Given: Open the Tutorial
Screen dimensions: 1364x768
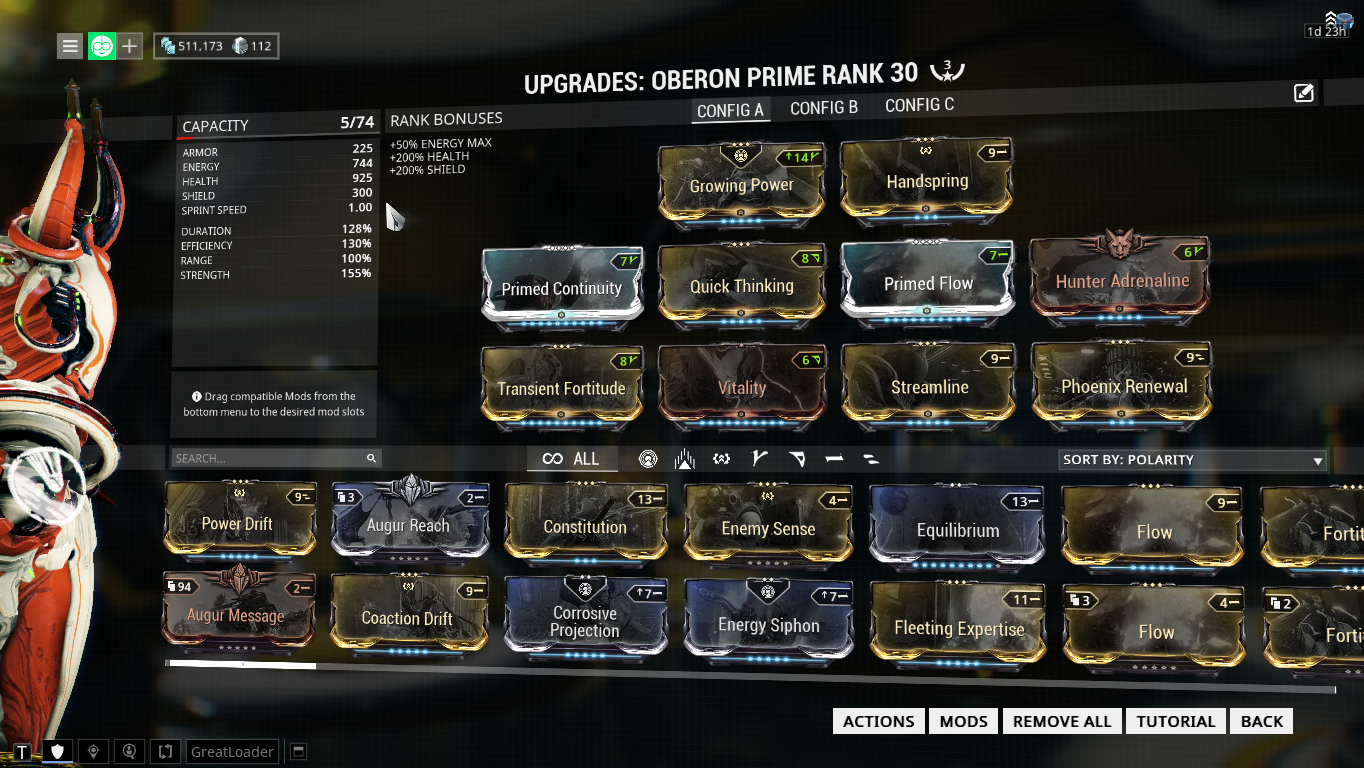Looking at the screenshot, I should point(1176,721).
